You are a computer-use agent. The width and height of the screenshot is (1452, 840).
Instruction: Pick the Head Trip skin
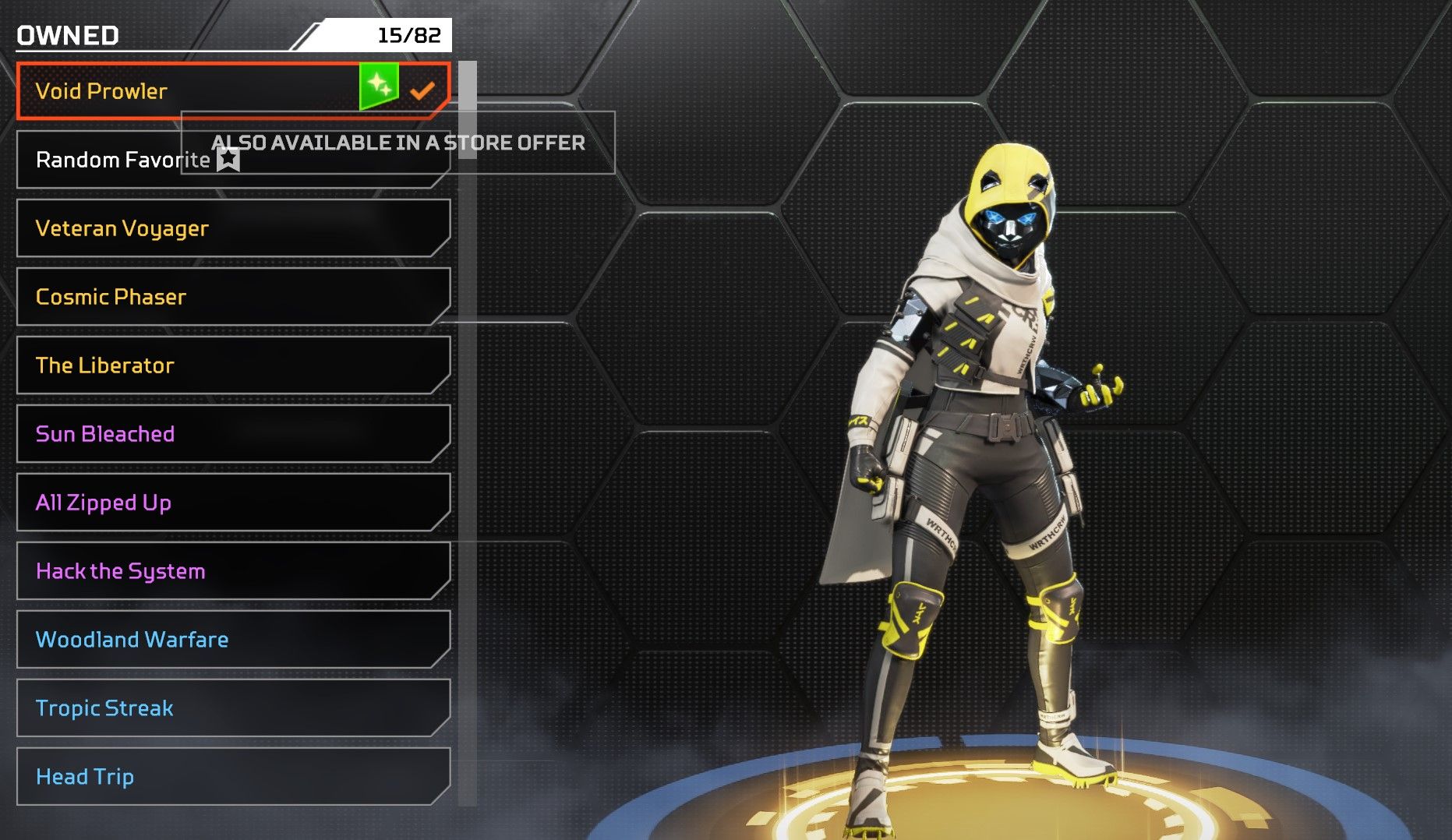pos(232,777)
